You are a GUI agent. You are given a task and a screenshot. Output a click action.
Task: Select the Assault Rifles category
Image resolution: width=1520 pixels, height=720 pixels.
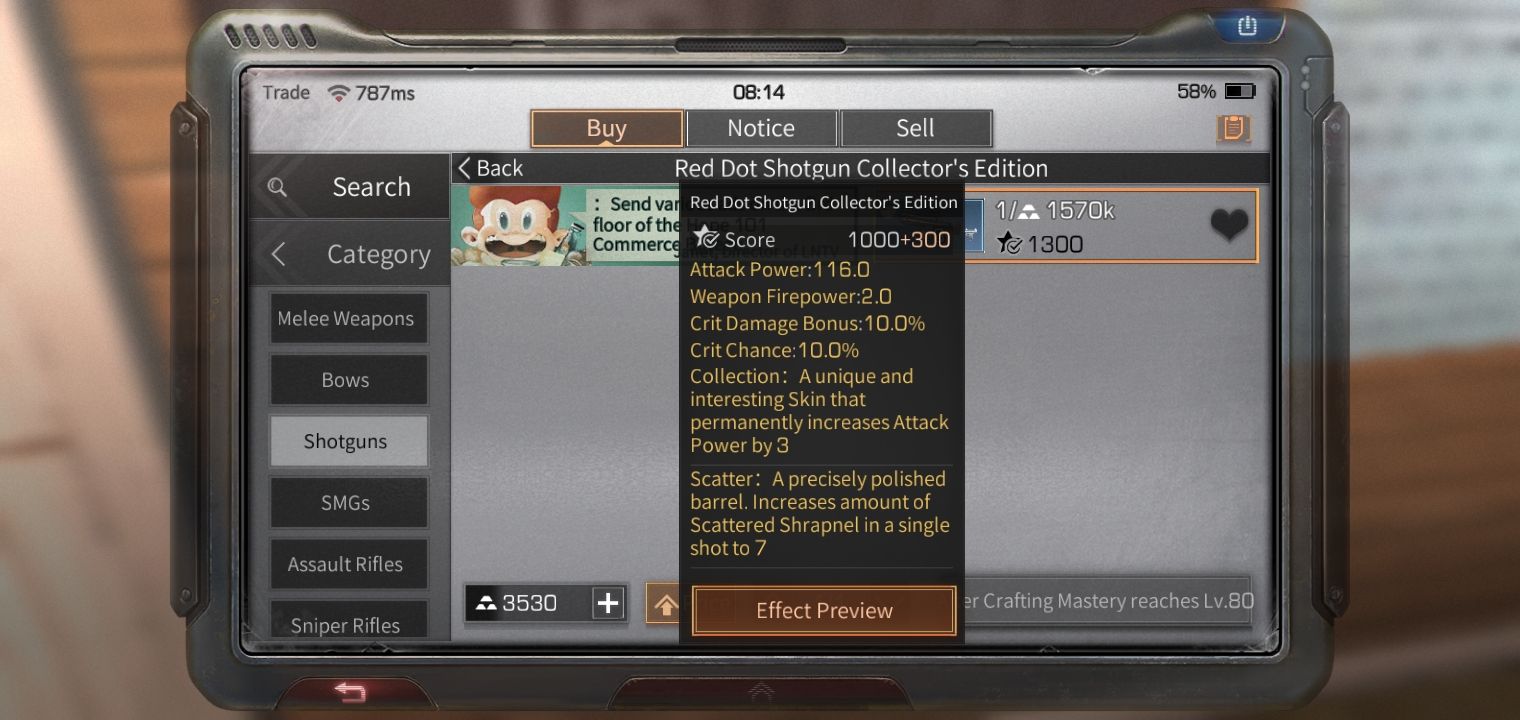(x=349, y=564)
